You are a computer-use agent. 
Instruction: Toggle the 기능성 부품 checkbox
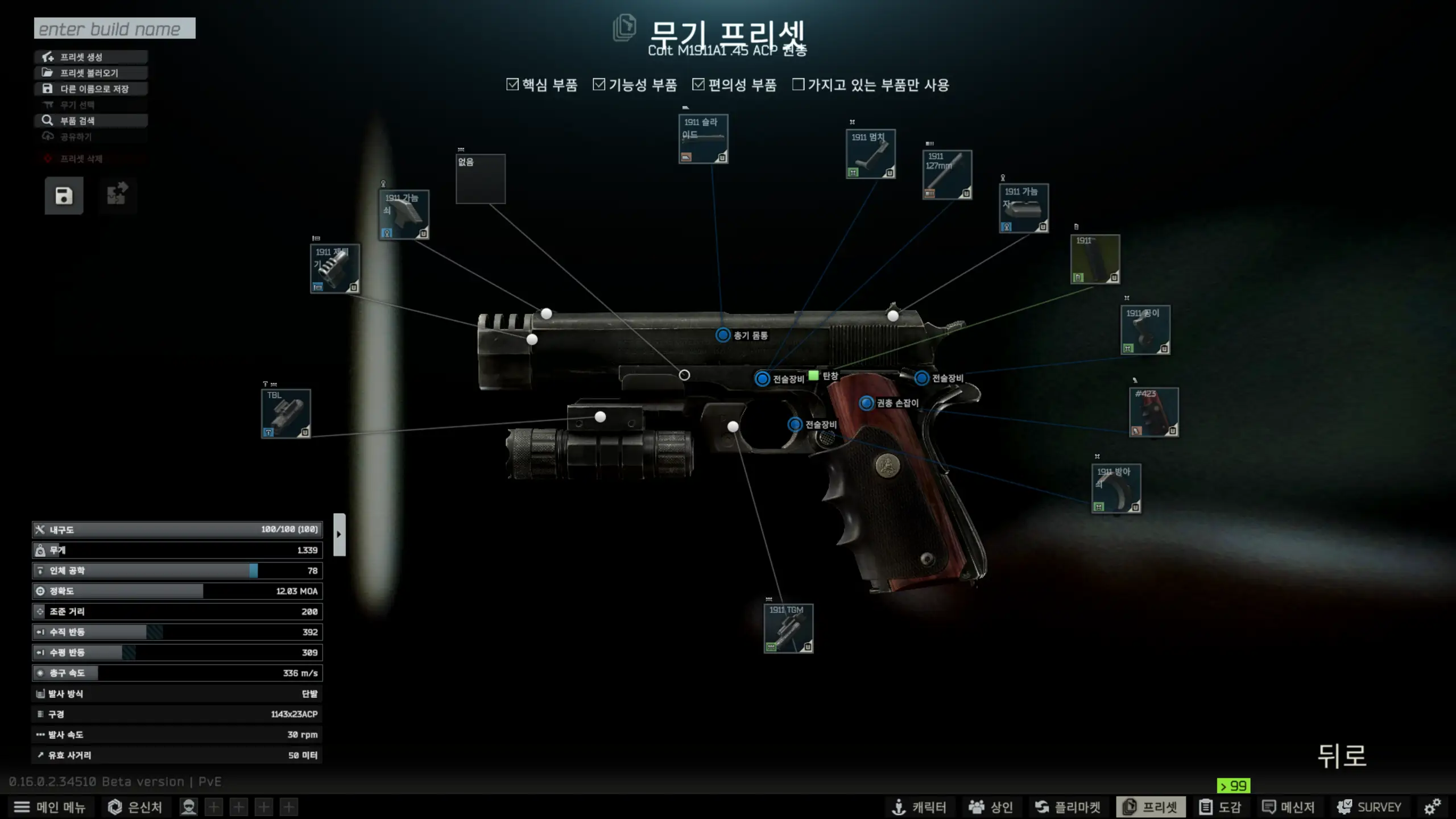tap(599, 85)
